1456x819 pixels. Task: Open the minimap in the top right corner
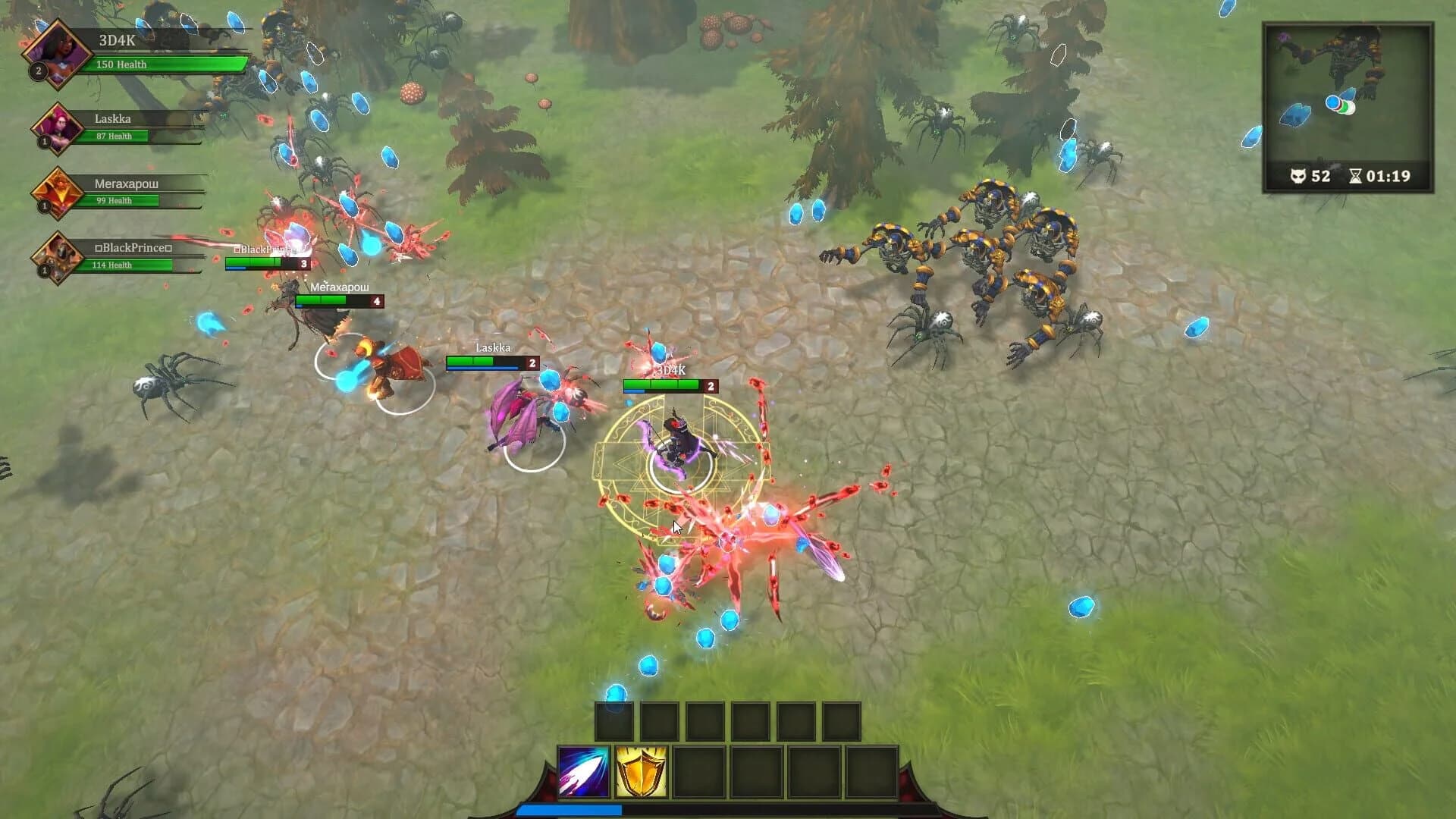pyautogui.click(x=1351, y=91)
